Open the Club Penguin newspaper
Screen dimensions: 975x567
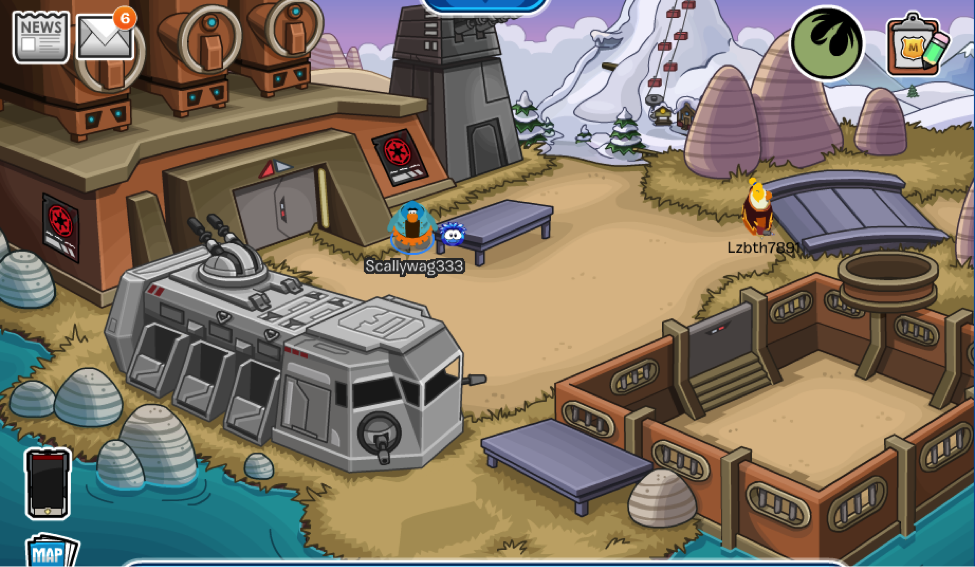[41, 37]
